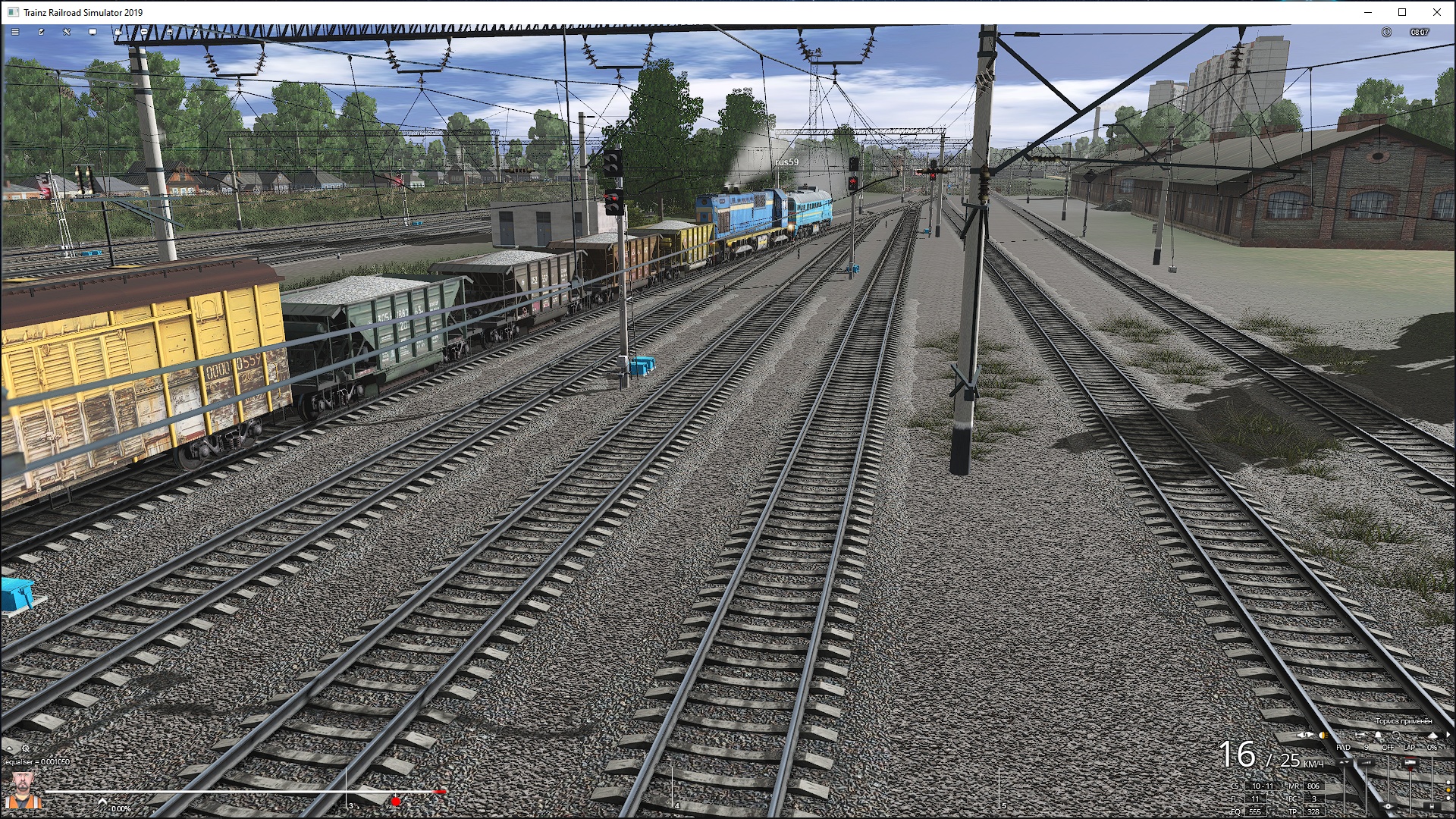Adjust the throttle notch lever
1456x819 pixels.
[1366, 762]
